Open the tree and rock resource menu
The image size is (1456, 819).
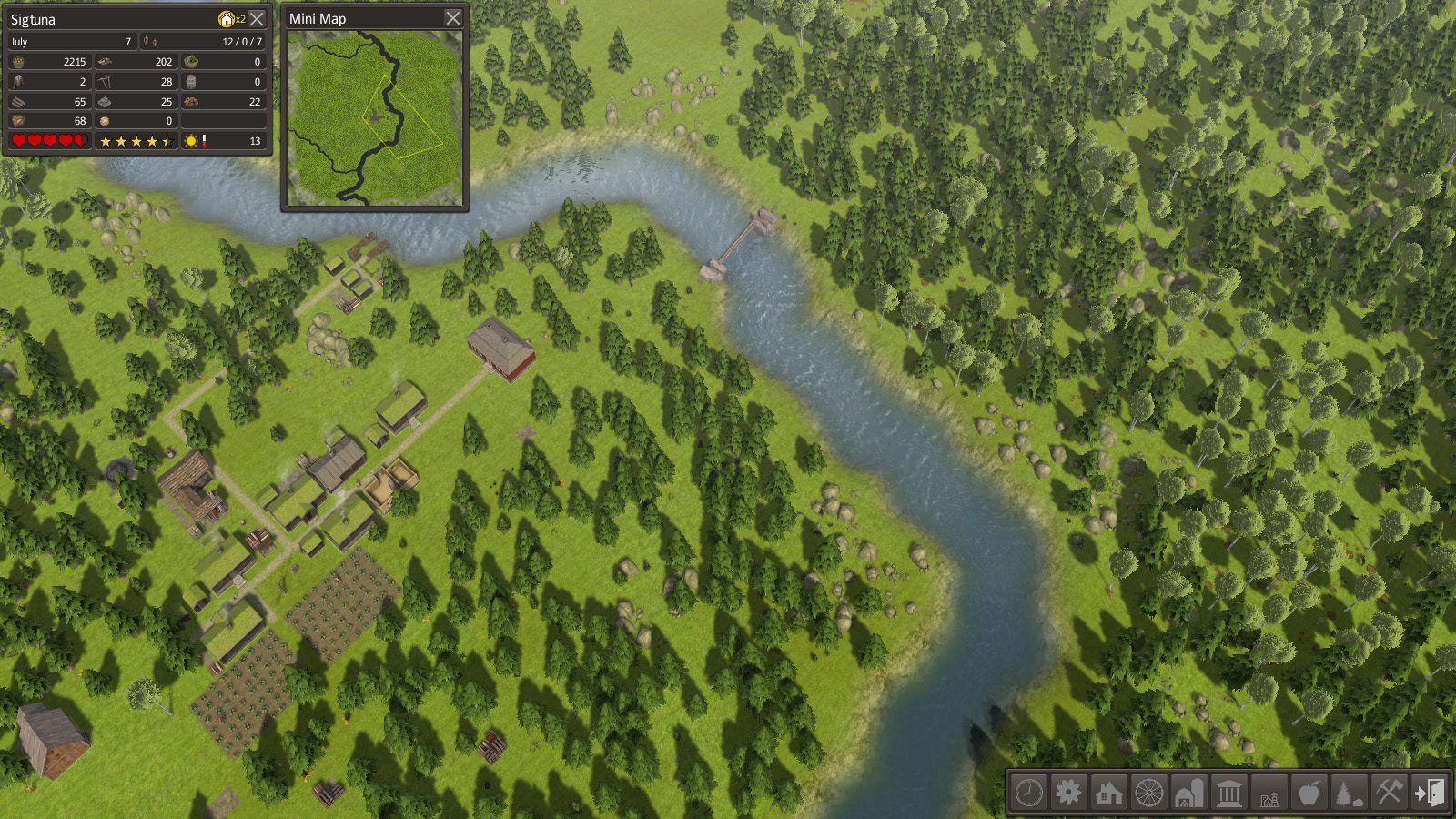click(x=1349, y=793)
